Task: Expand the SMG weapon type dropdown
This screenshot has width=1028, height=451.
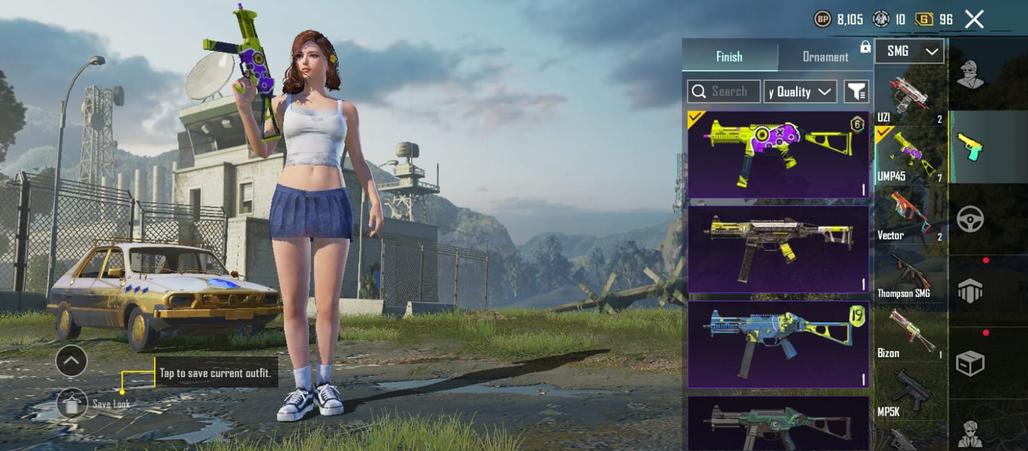Action: 909,51
